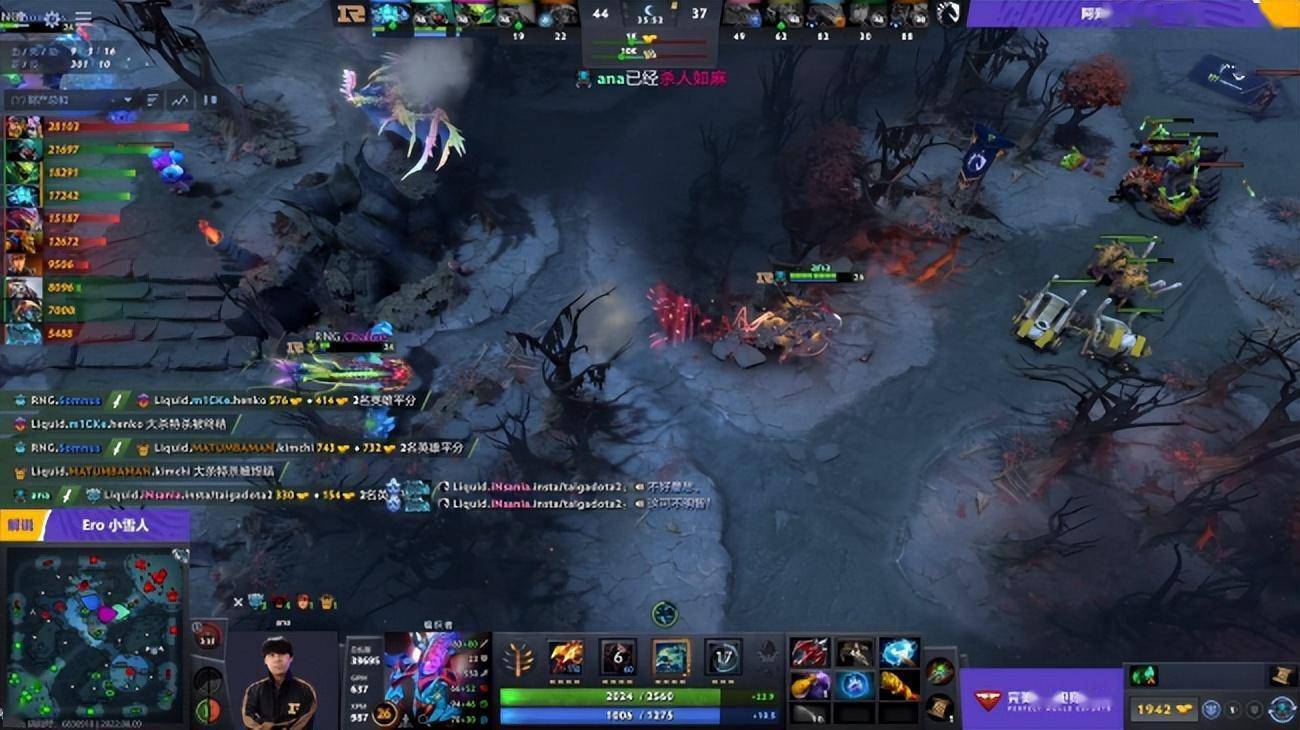This screenshot has width=1300, height=730.
Task: Select the ability icon showing level 6
Action: (618, 657)
